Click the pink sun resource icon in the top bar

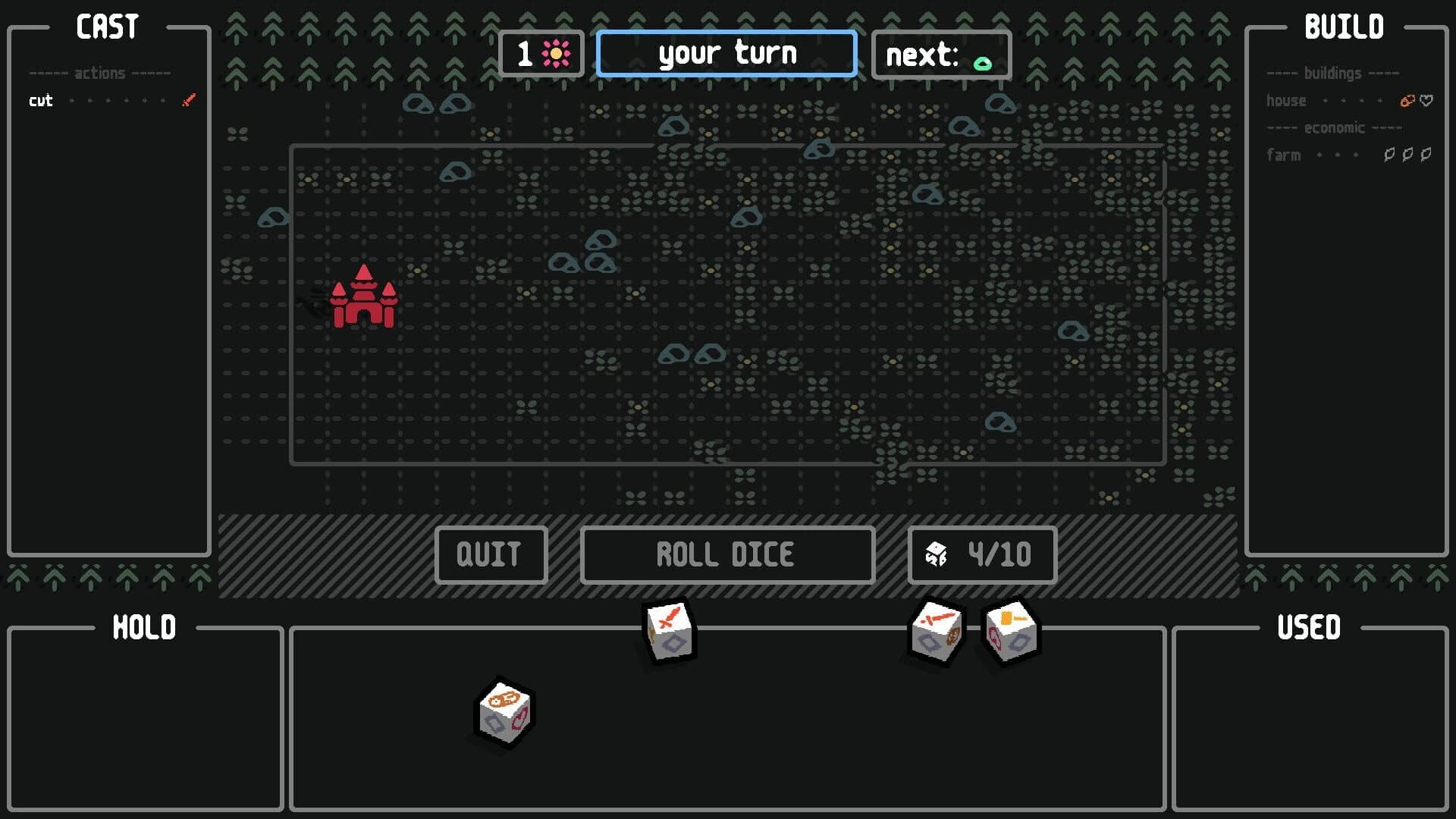point(556,53)
